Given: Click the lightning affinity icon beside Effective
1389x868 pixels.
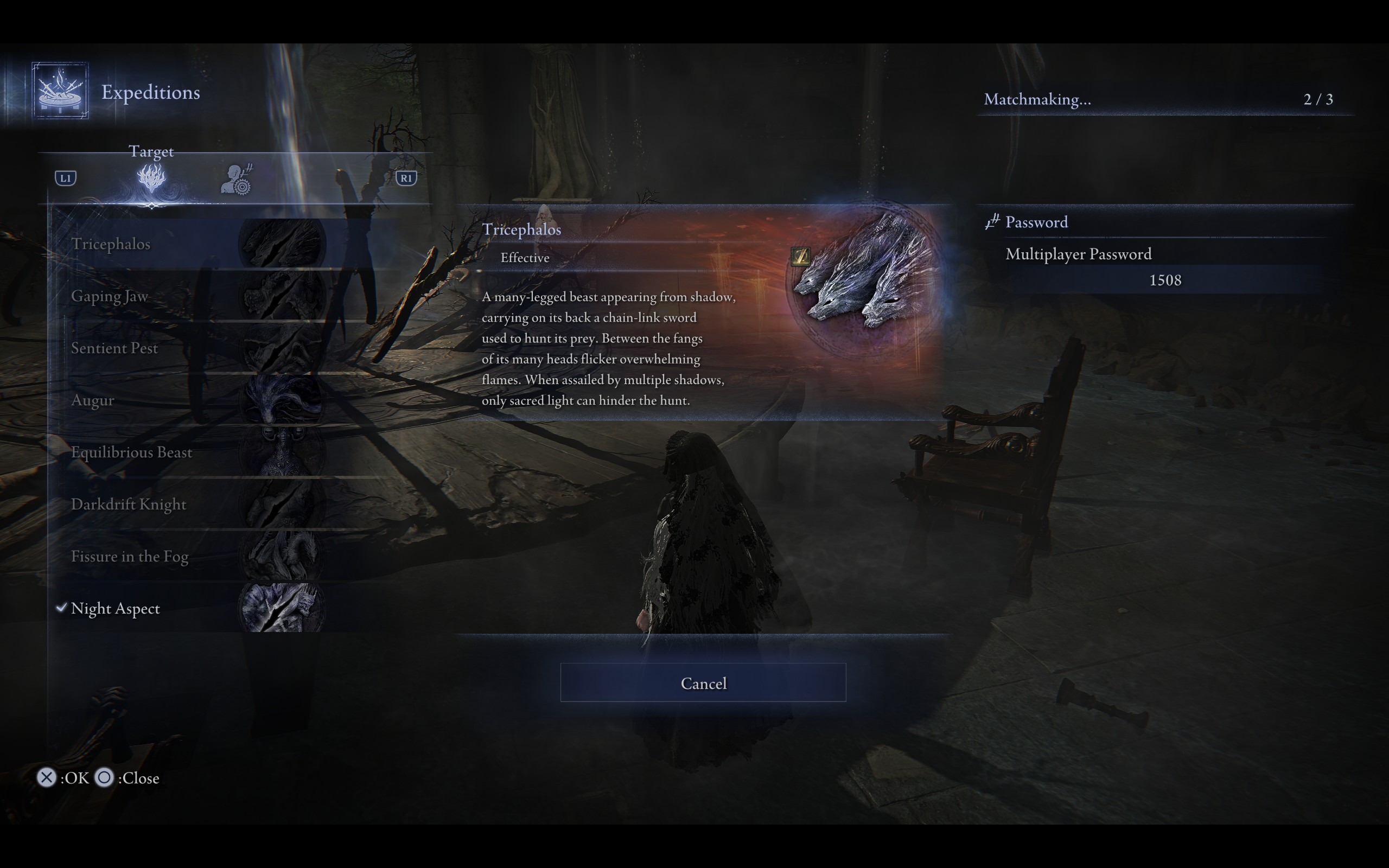Looking at the screenshot, I should pyautogui.click(x=801, y=256).
